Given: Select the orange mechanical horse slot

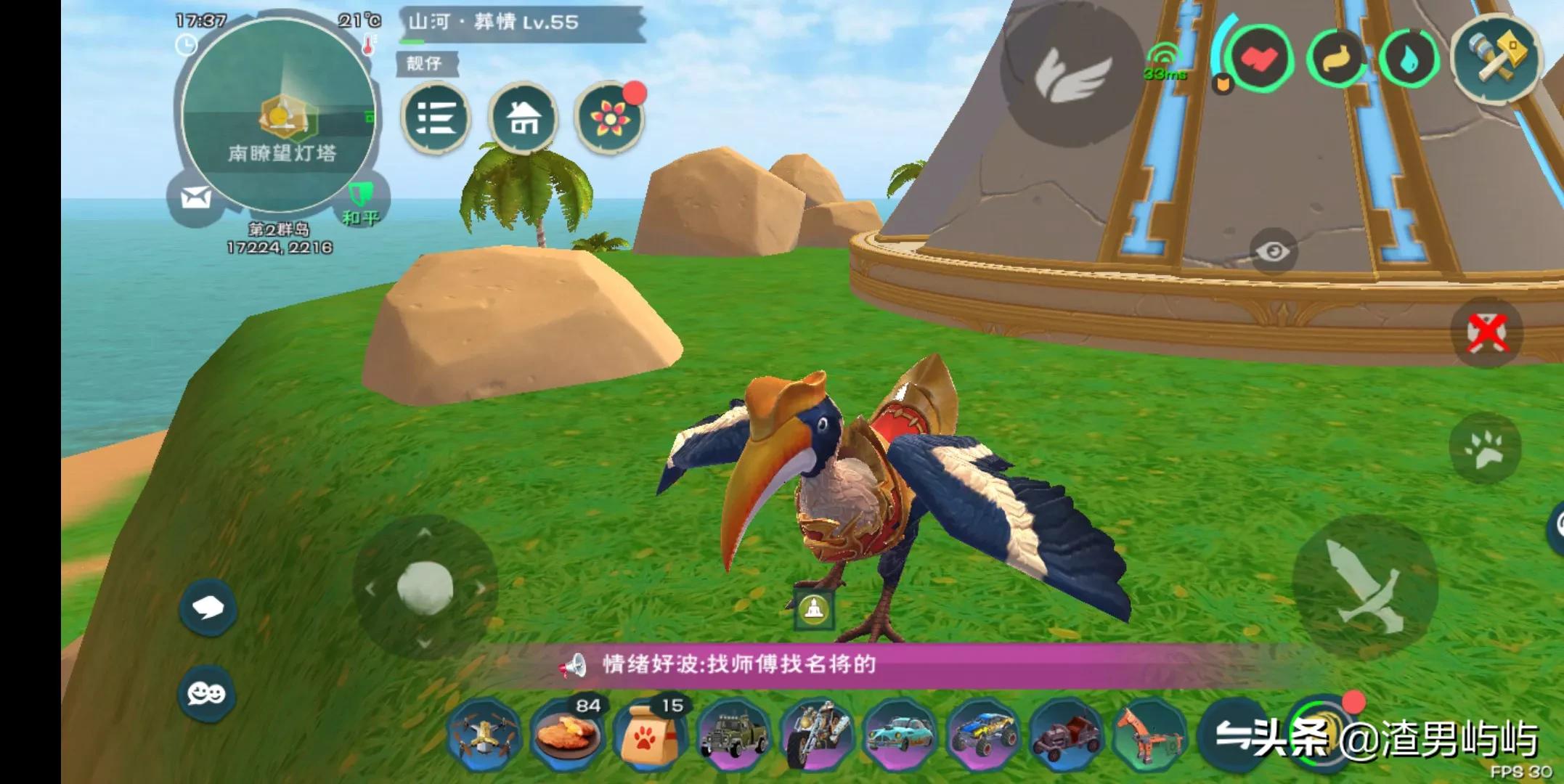Looking at the screenshot, I should click(x=1150, y=733).
